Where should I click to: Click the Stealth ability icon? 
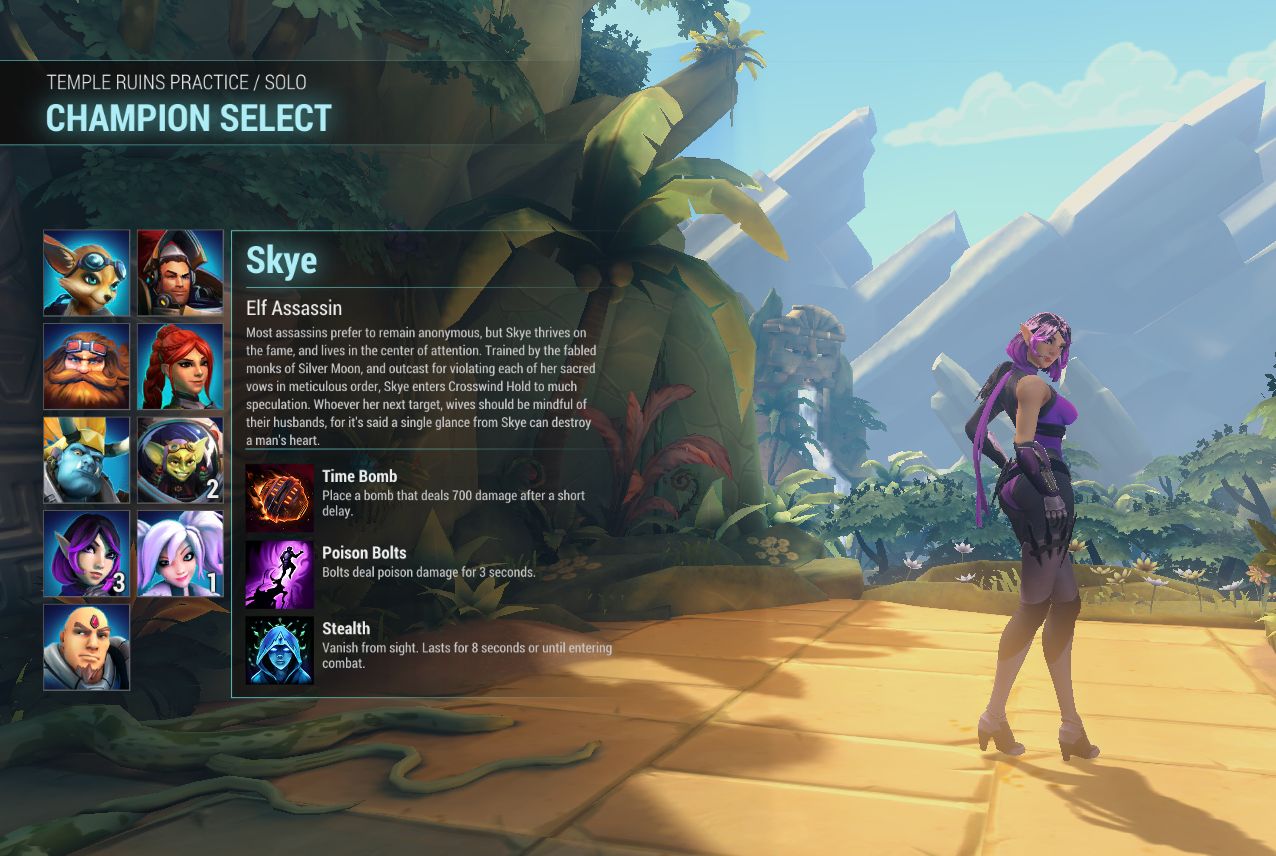click(280, 650)
